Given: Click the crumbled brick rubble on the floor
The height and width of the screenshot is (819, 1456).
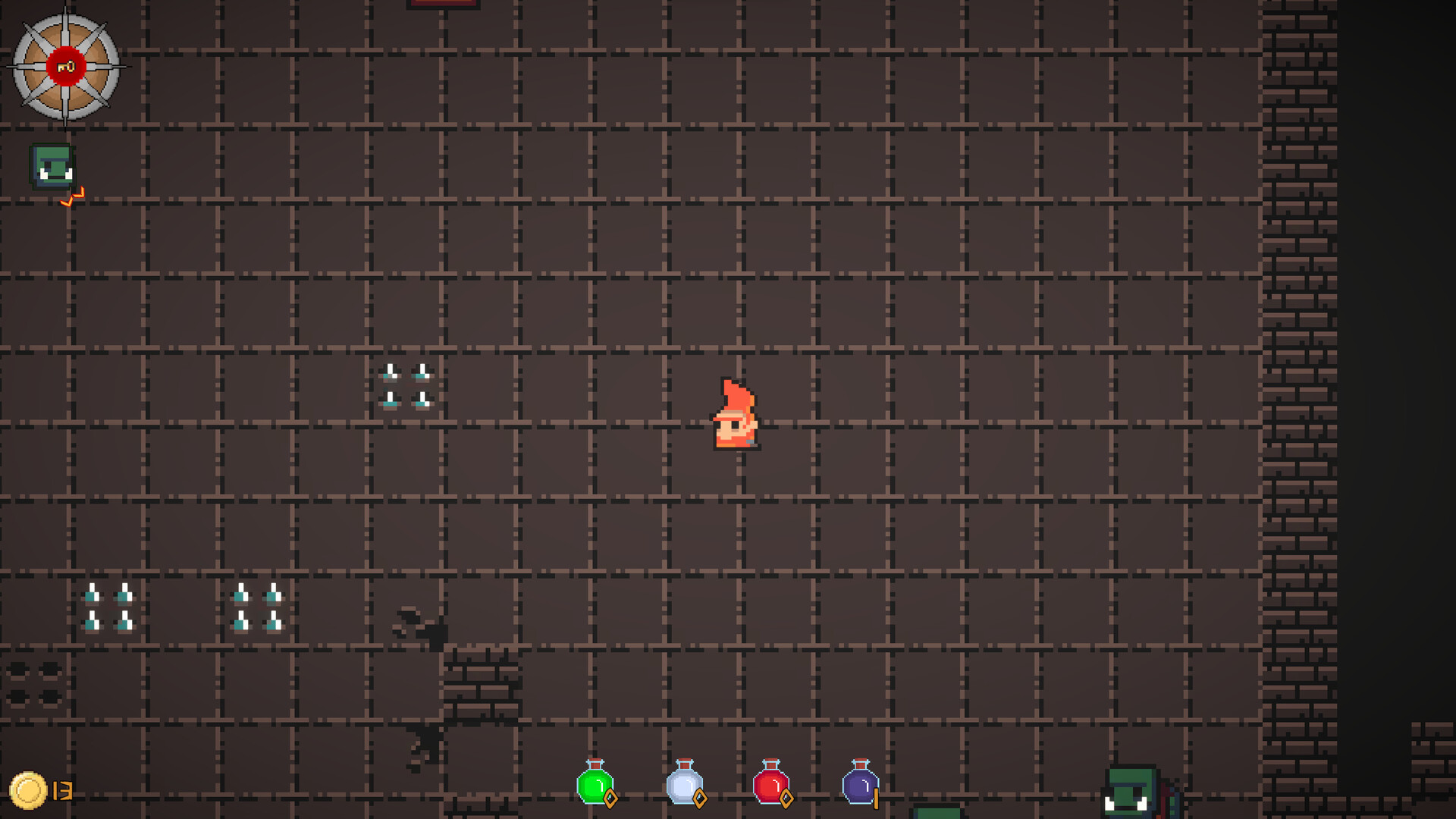Looking at the screenshot, I should tap(481, 679).
